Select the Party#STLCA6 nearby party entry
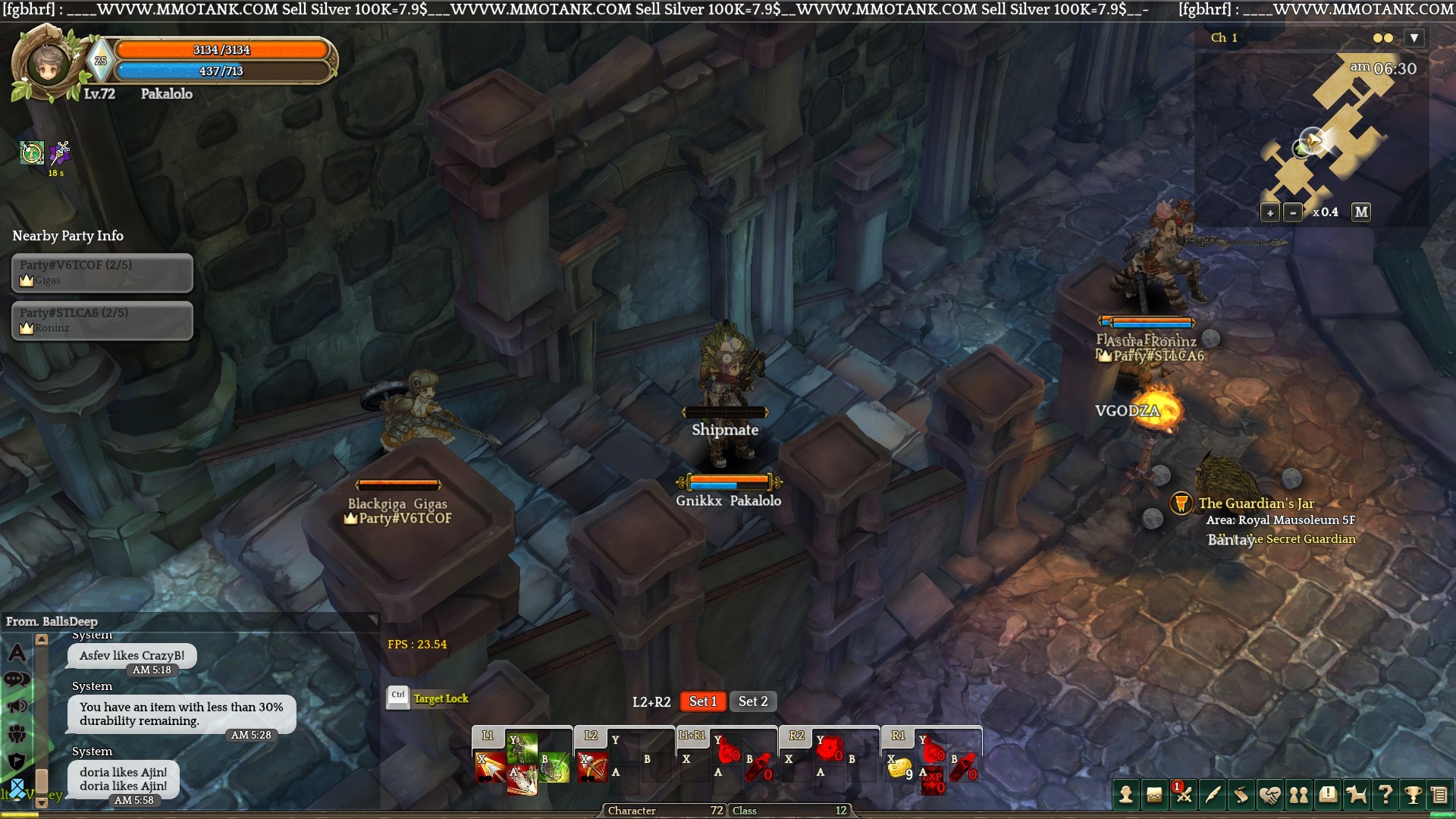The width and height of the screenshot is (1456, 819). click(x=102, y=320)
